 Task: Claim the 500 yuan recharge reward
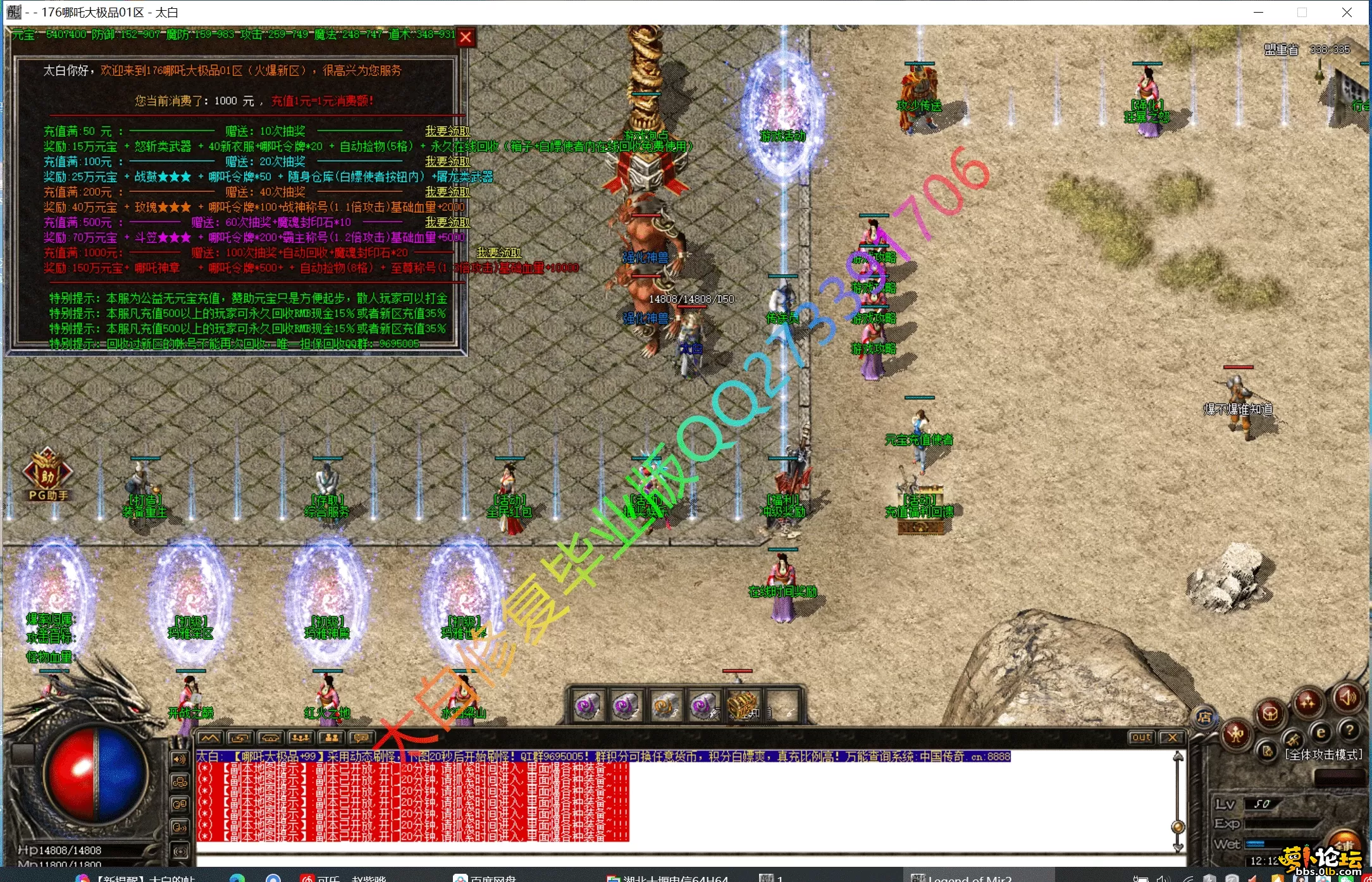447,222
